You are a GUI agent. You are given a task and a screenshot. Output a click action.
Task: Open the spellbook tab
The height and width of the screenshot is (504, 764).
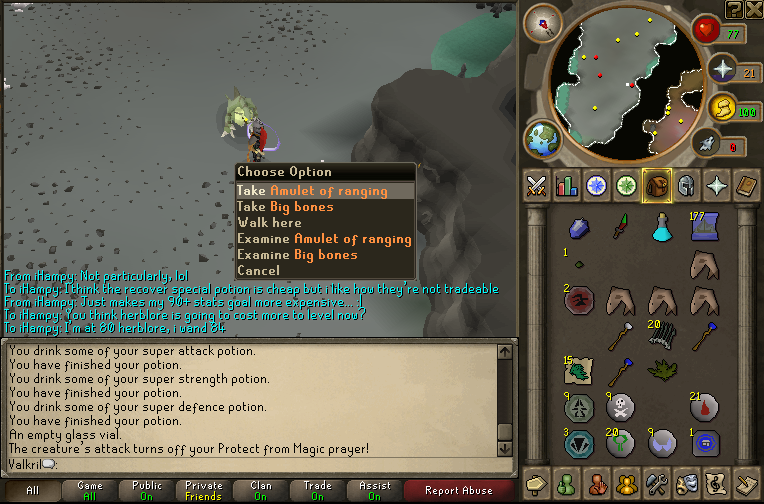pyautogui.click(x=748, y=185)
